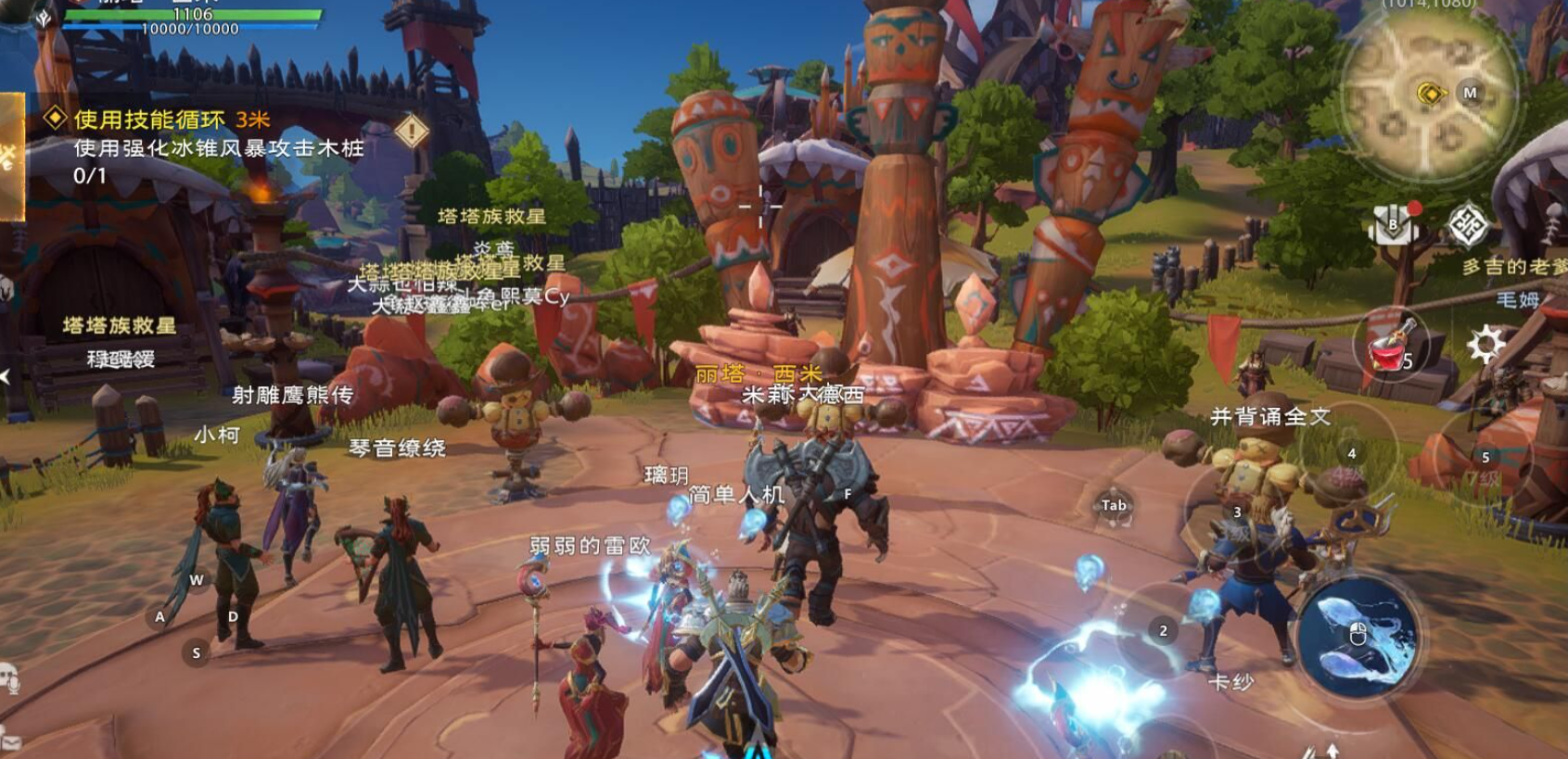The image size is (1568, 759).
Task: Open settings with the gear icon
Action: 1485,345
